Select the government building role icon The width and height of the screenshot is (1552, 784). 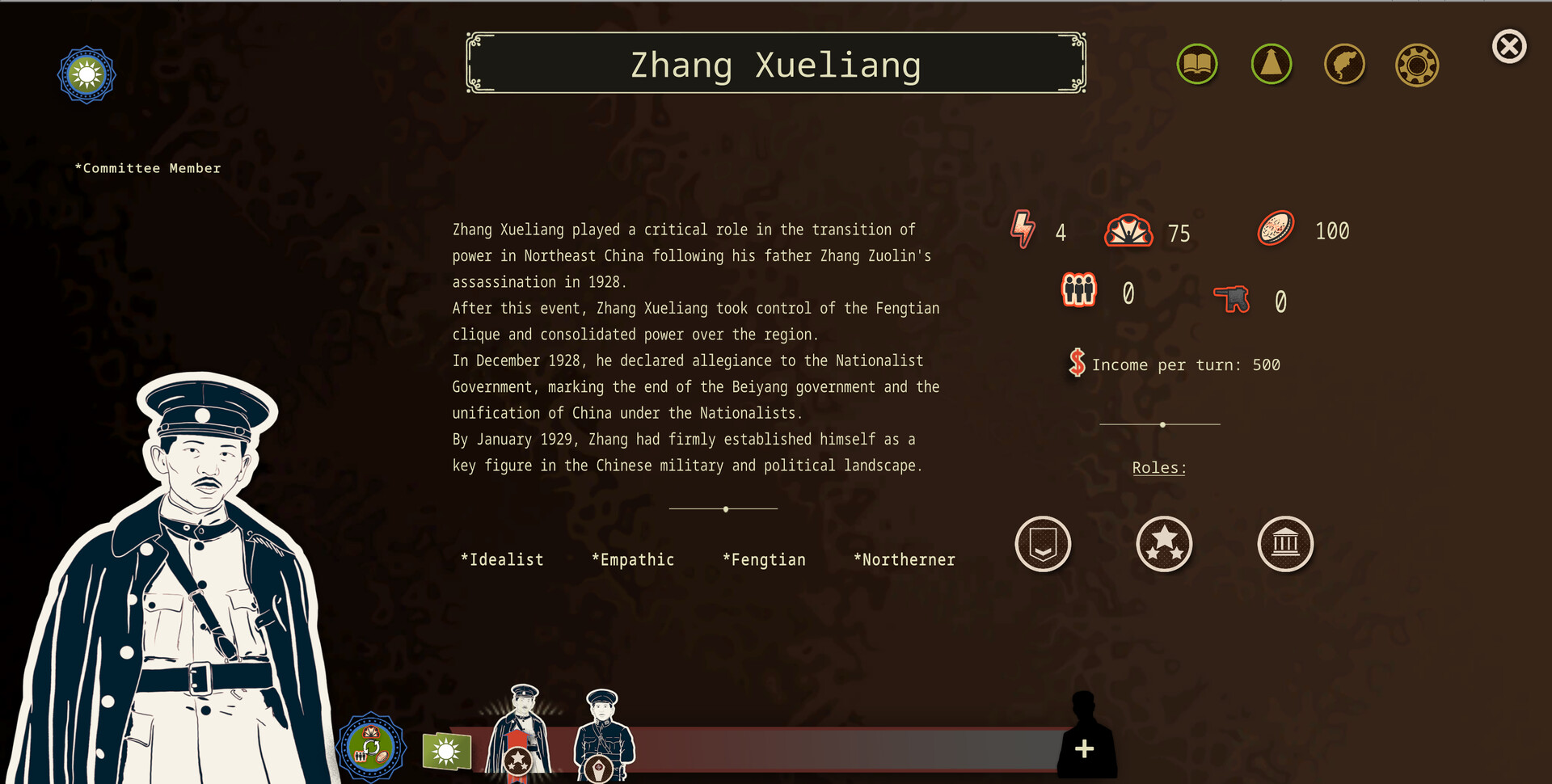click(x=1285, y=544)
